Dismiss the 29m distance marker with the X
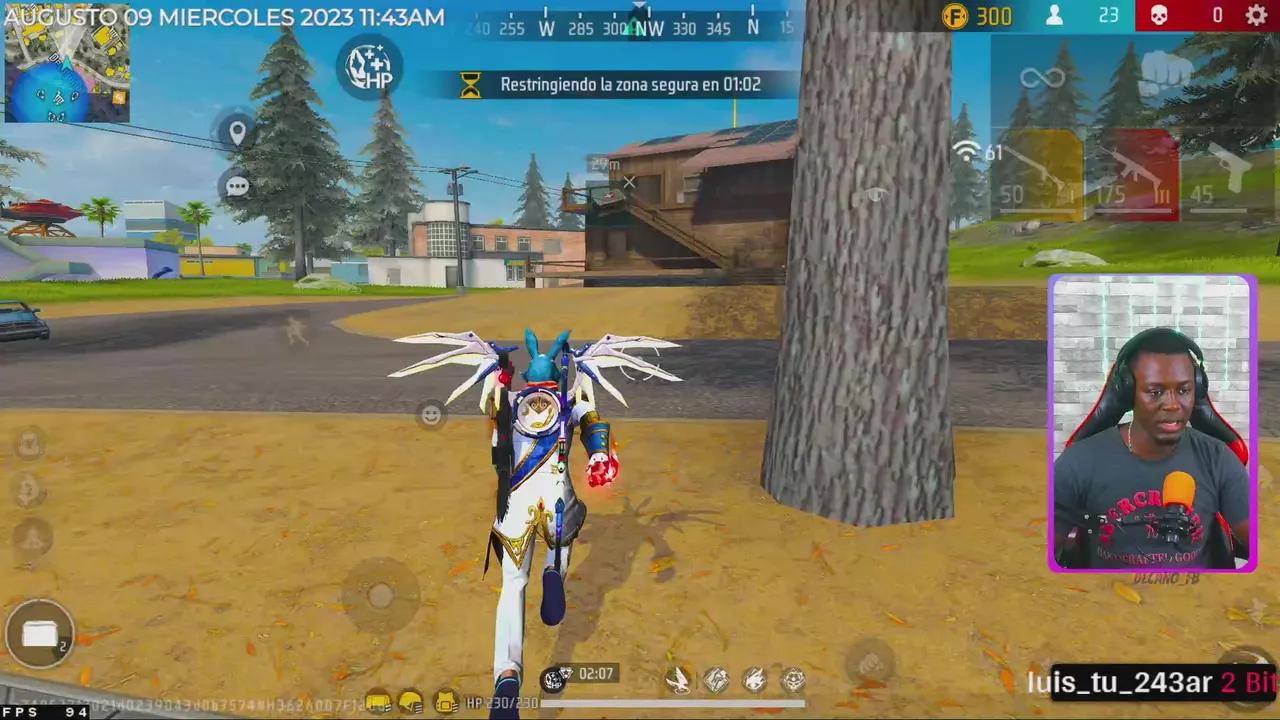The image size is (1280, 720). pyautogui.click(x=629, y=183)
